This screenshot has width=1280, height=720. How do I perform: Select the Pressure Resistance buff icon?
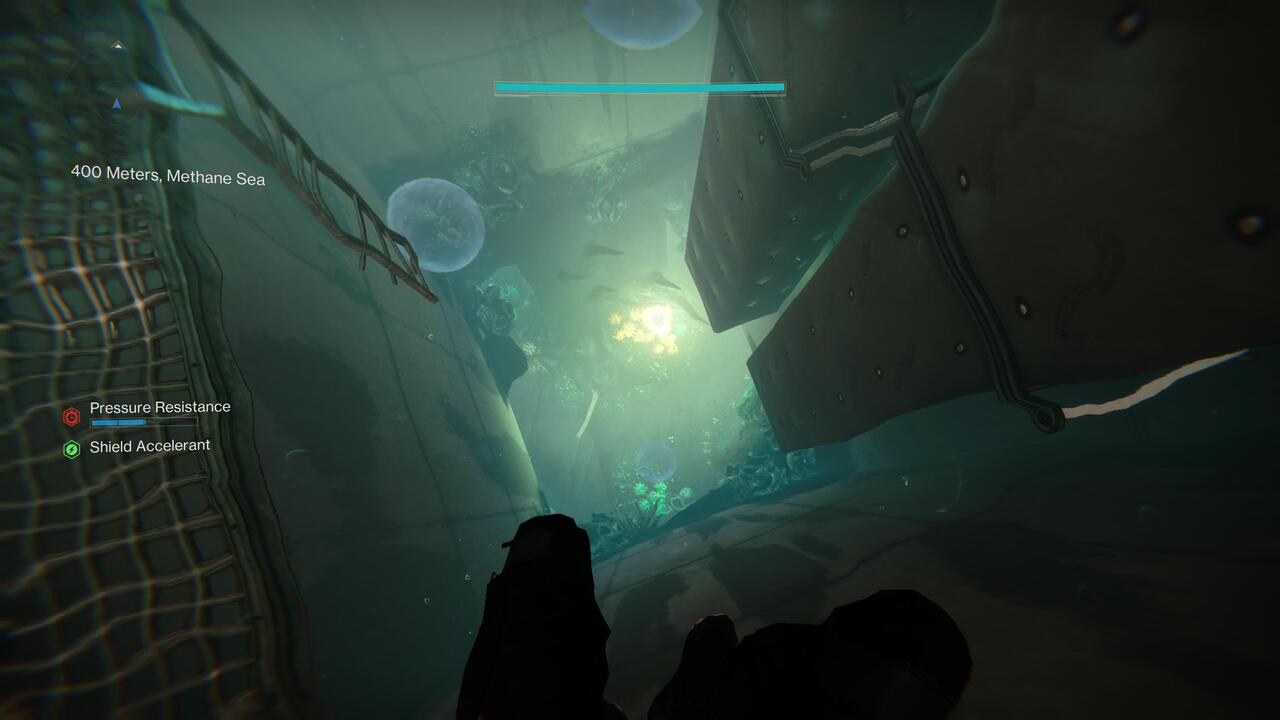pyautogui.click(x=71, y=417)
